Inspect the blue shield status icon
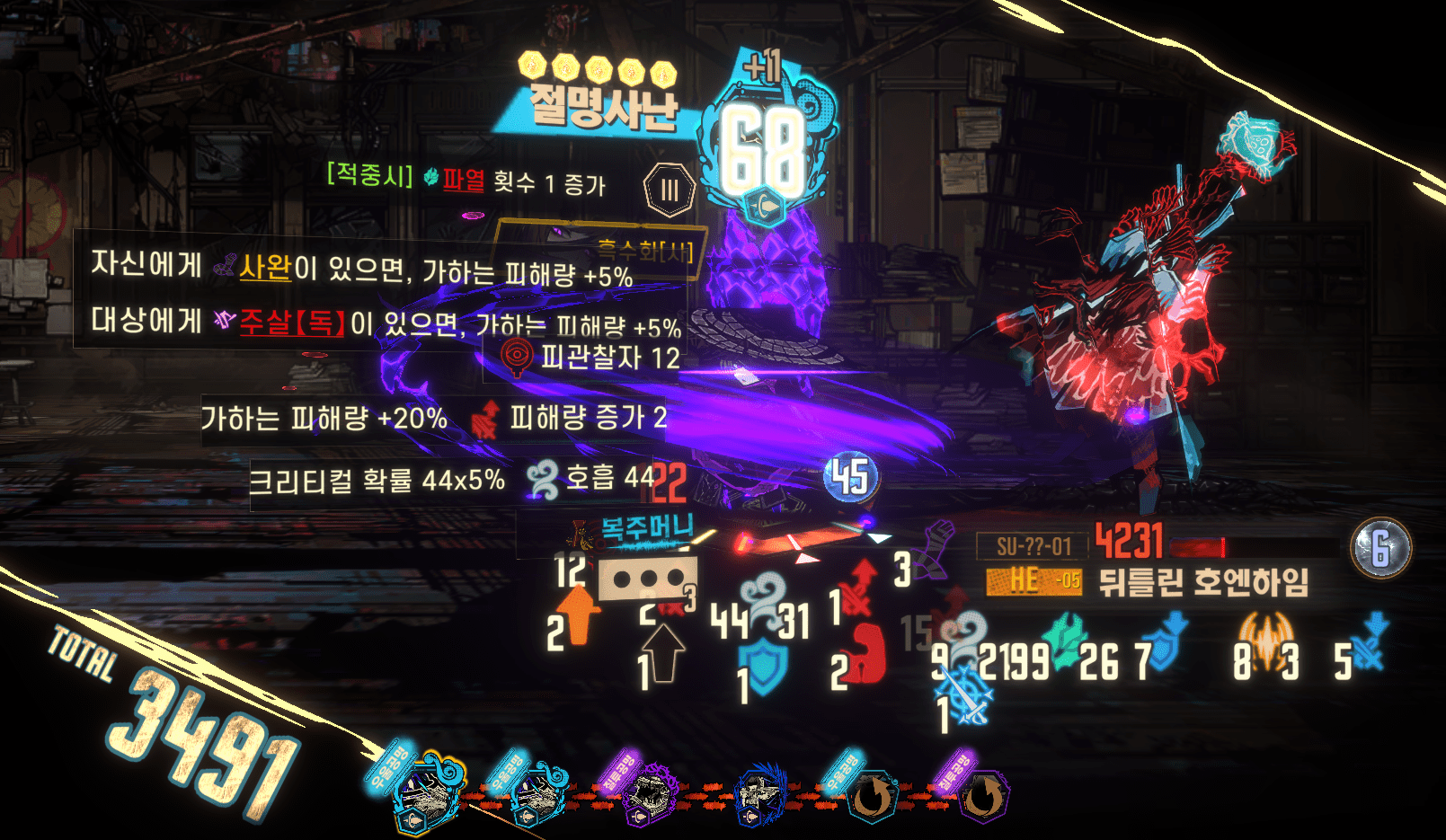 [765, 668]
